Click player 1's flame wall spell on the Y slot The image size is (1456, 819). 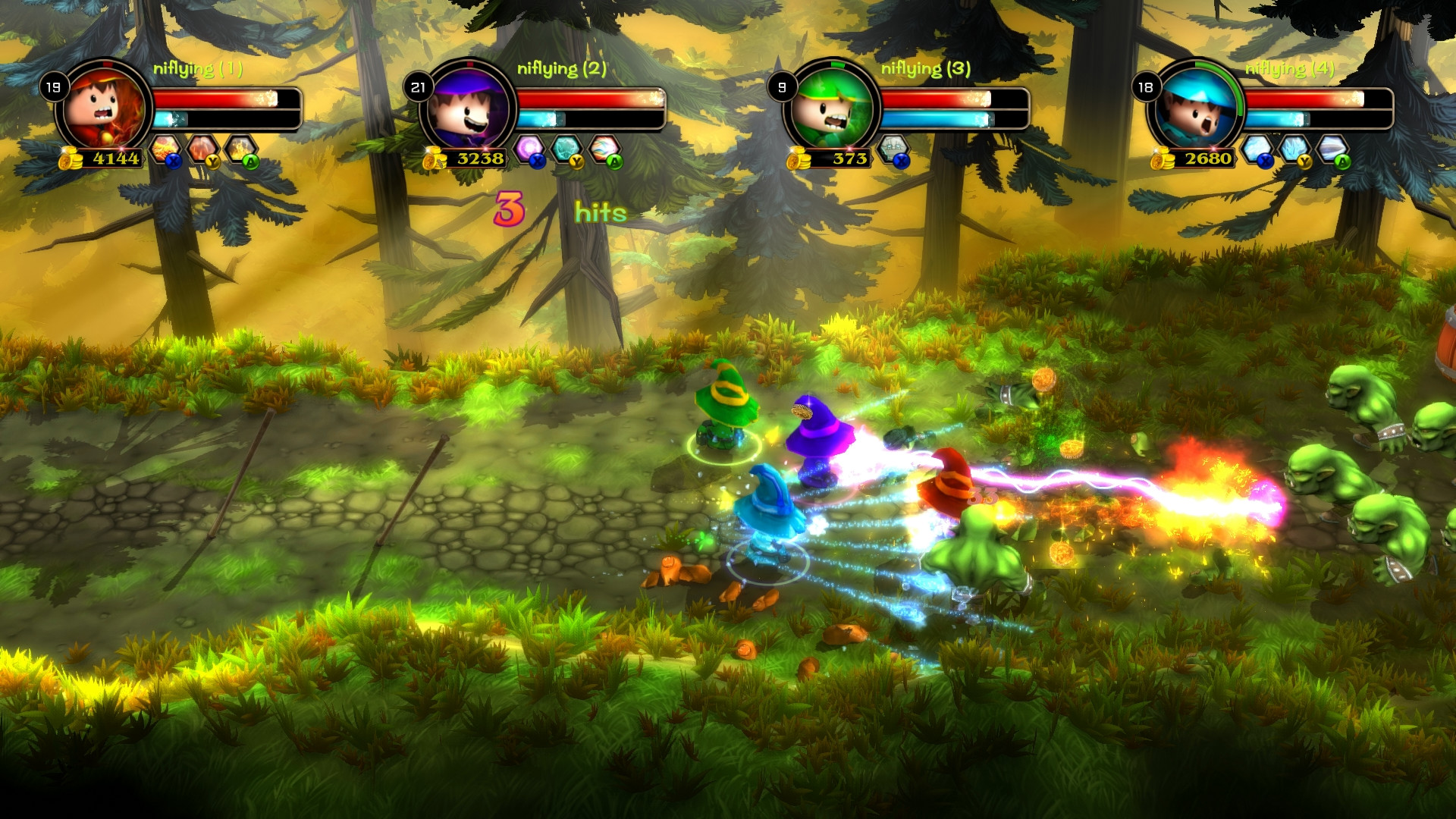[202, 146]
